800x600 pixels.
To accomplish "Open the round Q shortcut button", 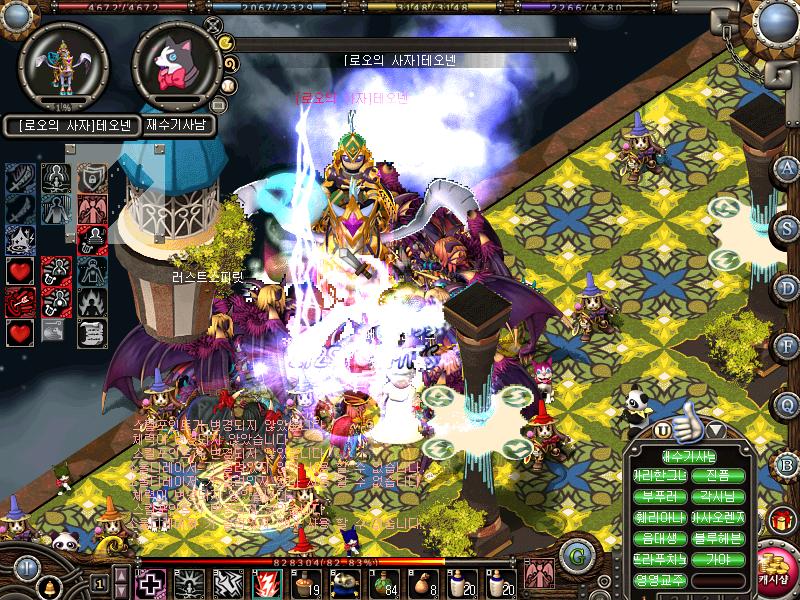I will point(788,404).
